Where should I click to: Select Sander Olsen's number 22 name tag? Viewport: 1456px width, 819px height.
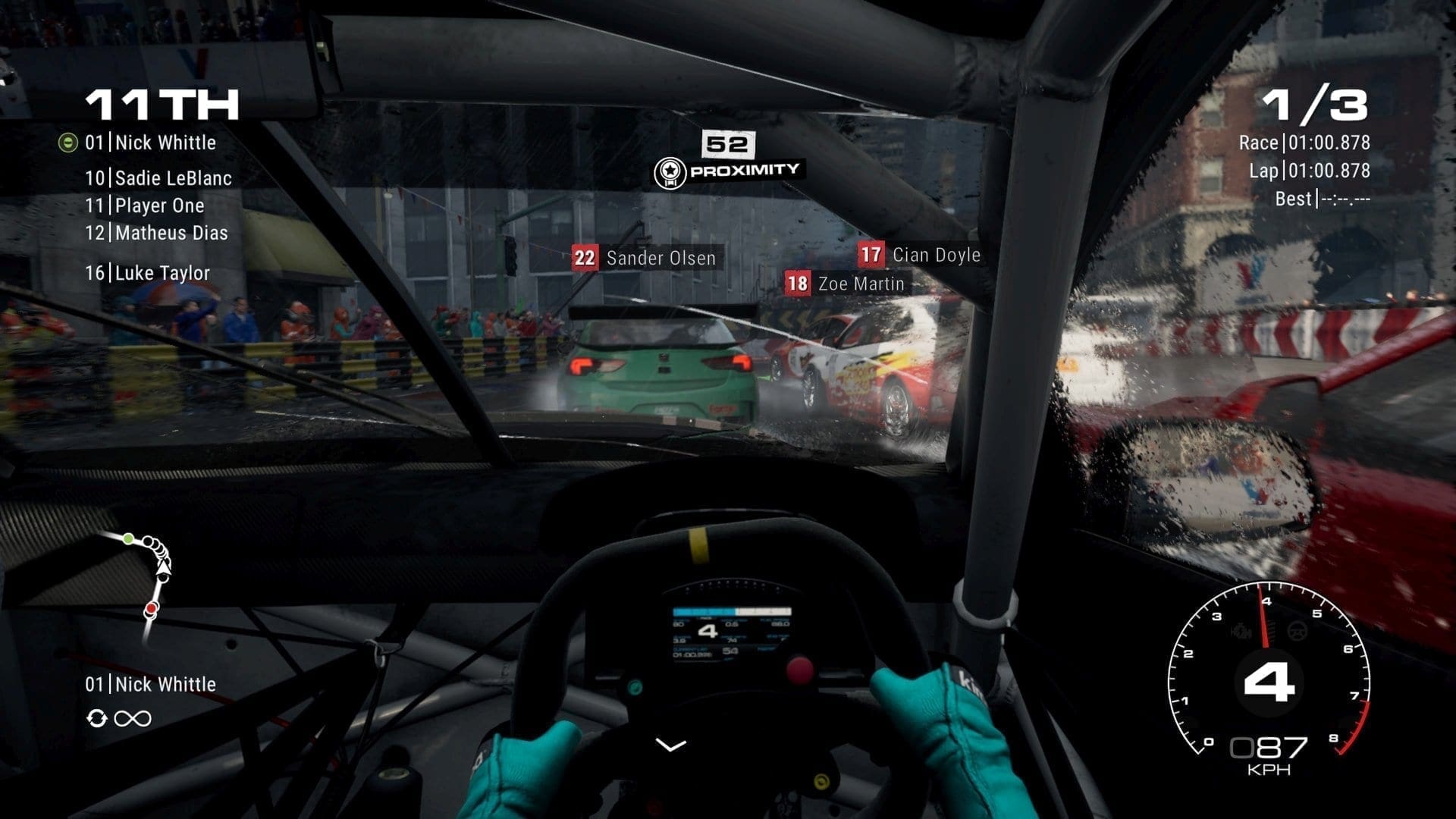644,258
